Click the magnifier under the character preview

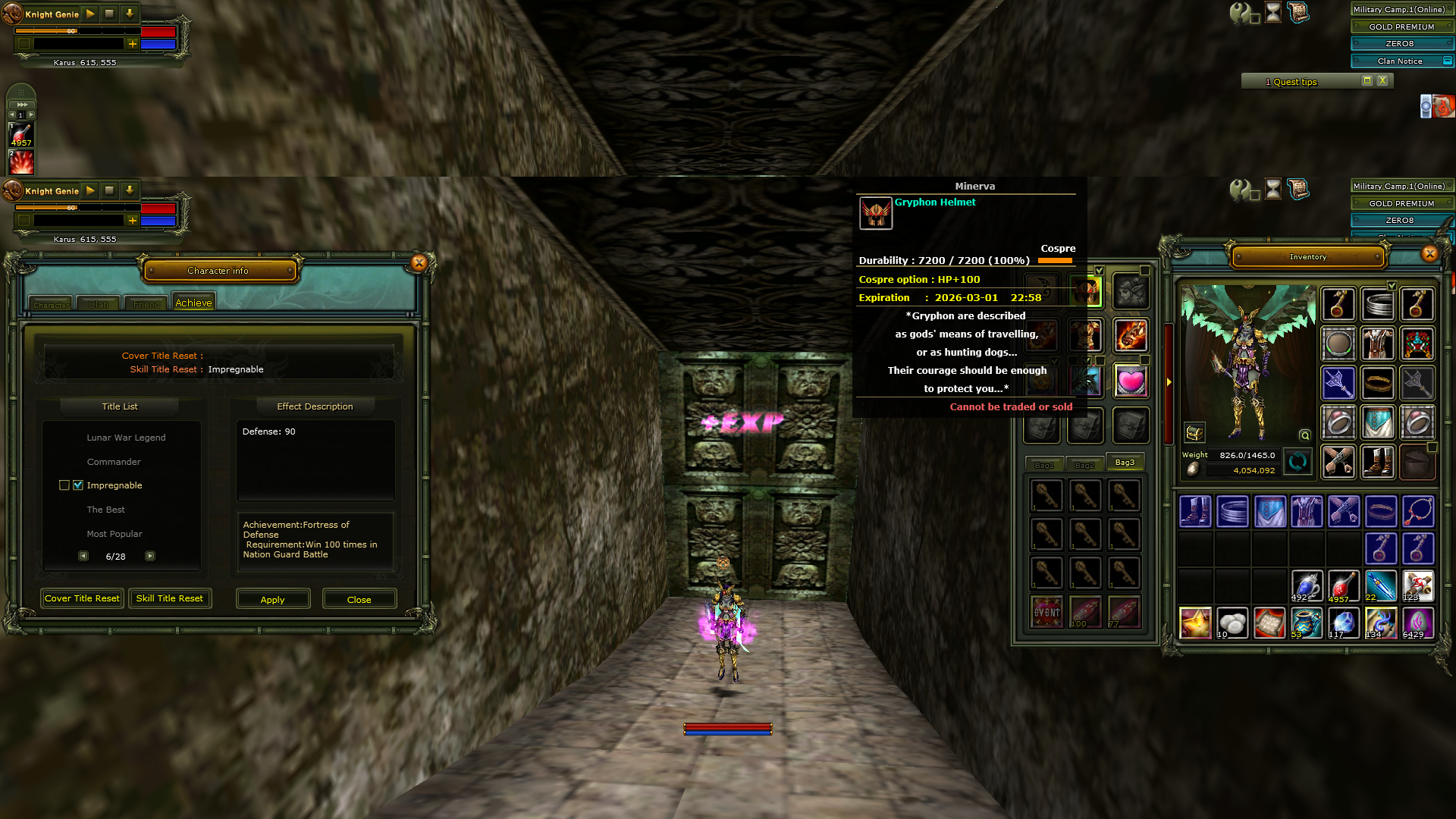click(x=1305, y=435)
